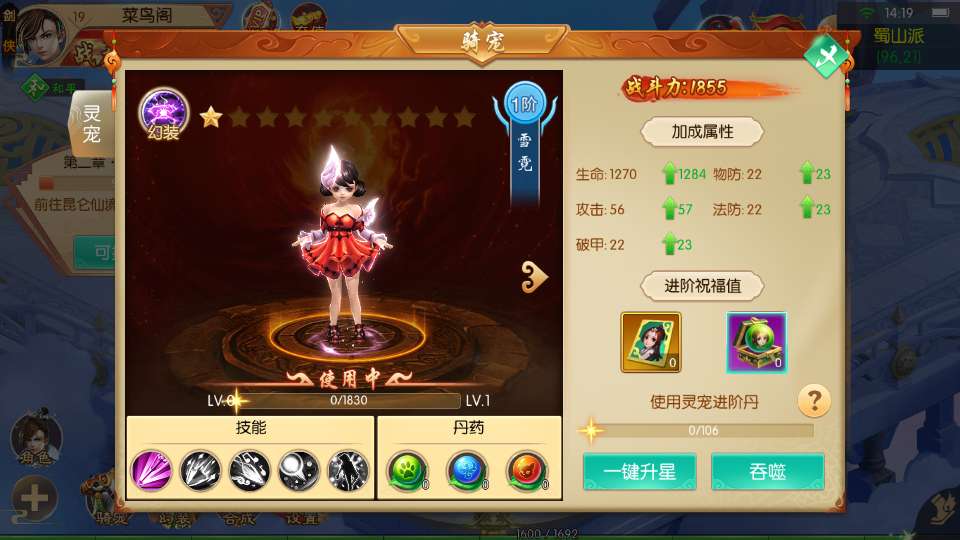Image resolution: width=960 pixels, height=540 pixels.
Task: Tap the round plus button
Action: pyautogui.click(x=34, y=497)
